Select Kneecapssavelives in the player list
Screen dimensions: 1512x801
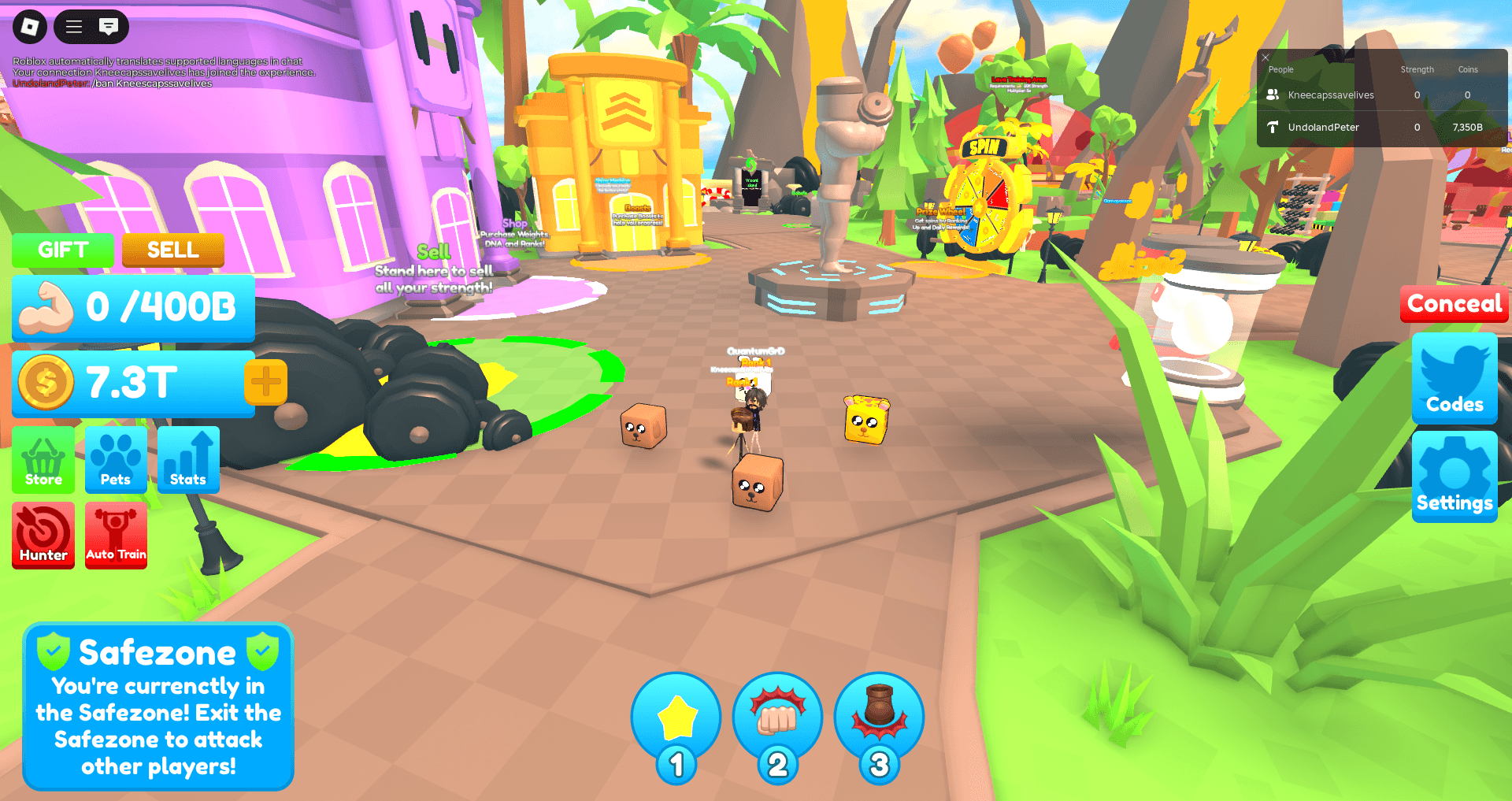click(x=1330, y=95)
